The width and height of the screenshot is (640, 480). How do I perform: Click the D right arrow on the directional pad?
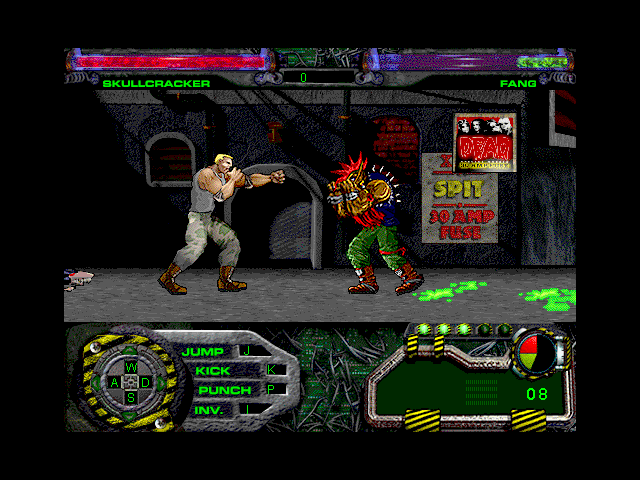pyautogui.click(x=145, y=382)
